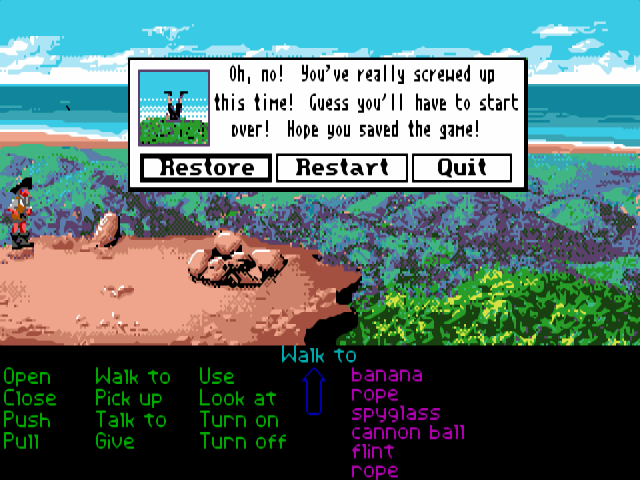This screenshot has height=480, width=640.
Task: Choose the Talk to verb
Action: (131, 419)
